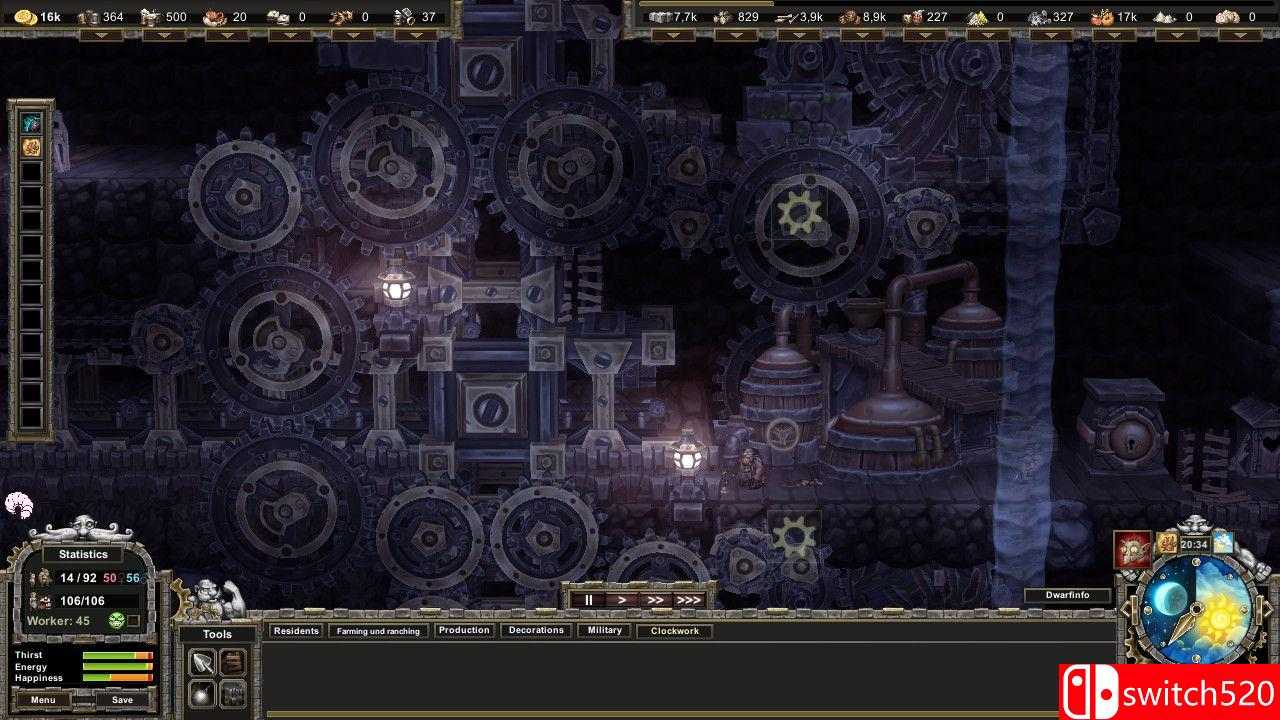Open the Military crafting tab
1280x720 pixels.
point(603,630)
